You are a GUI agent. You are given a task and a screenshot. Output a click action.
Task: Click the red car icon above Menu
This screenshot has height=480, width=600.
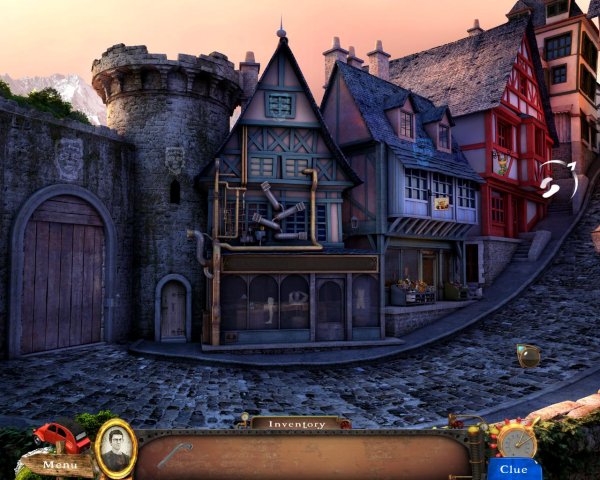point(60,437)
